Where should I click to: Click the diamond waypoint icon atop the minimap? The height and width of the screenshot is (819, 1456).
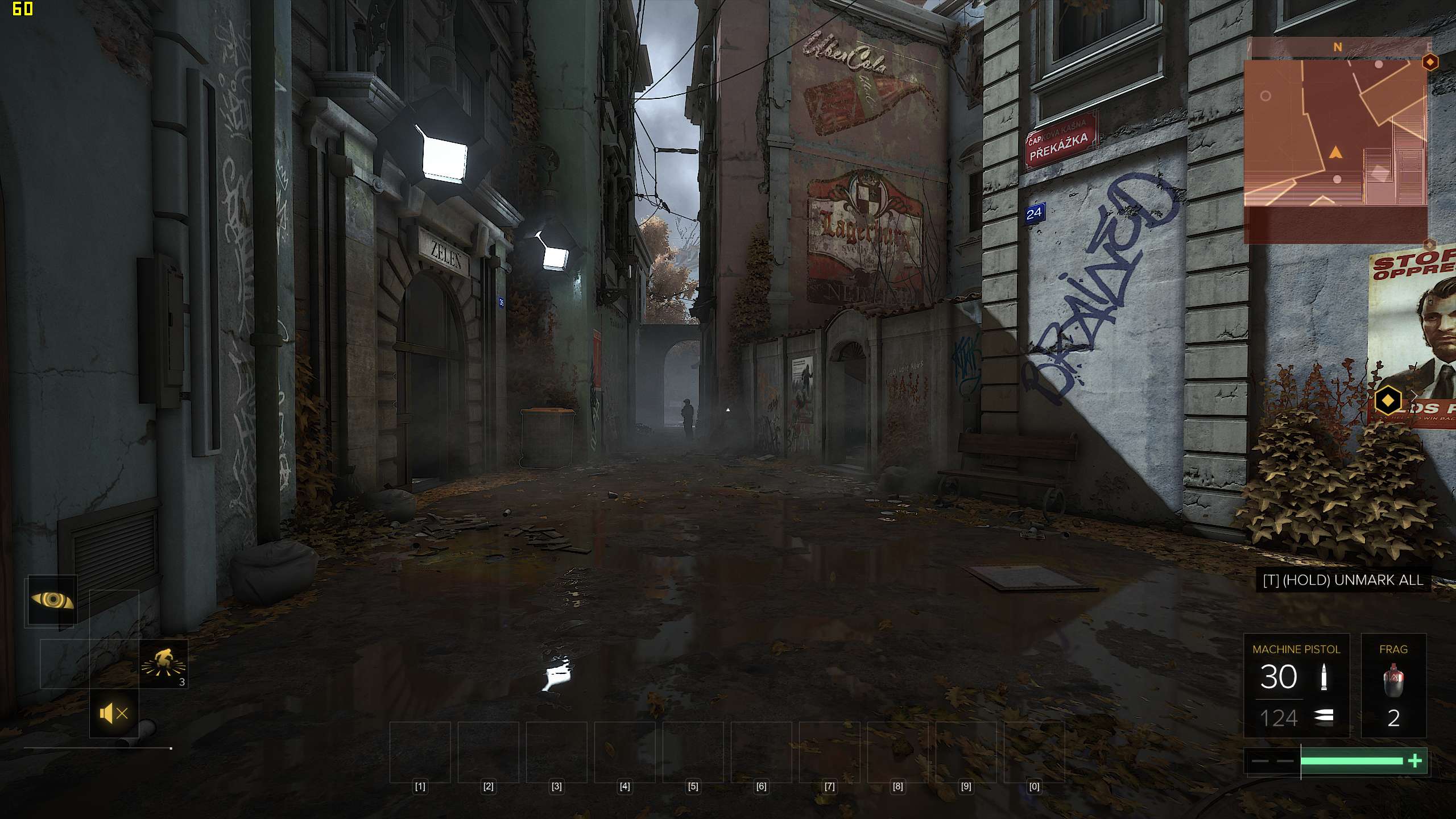pos(1430,61)
